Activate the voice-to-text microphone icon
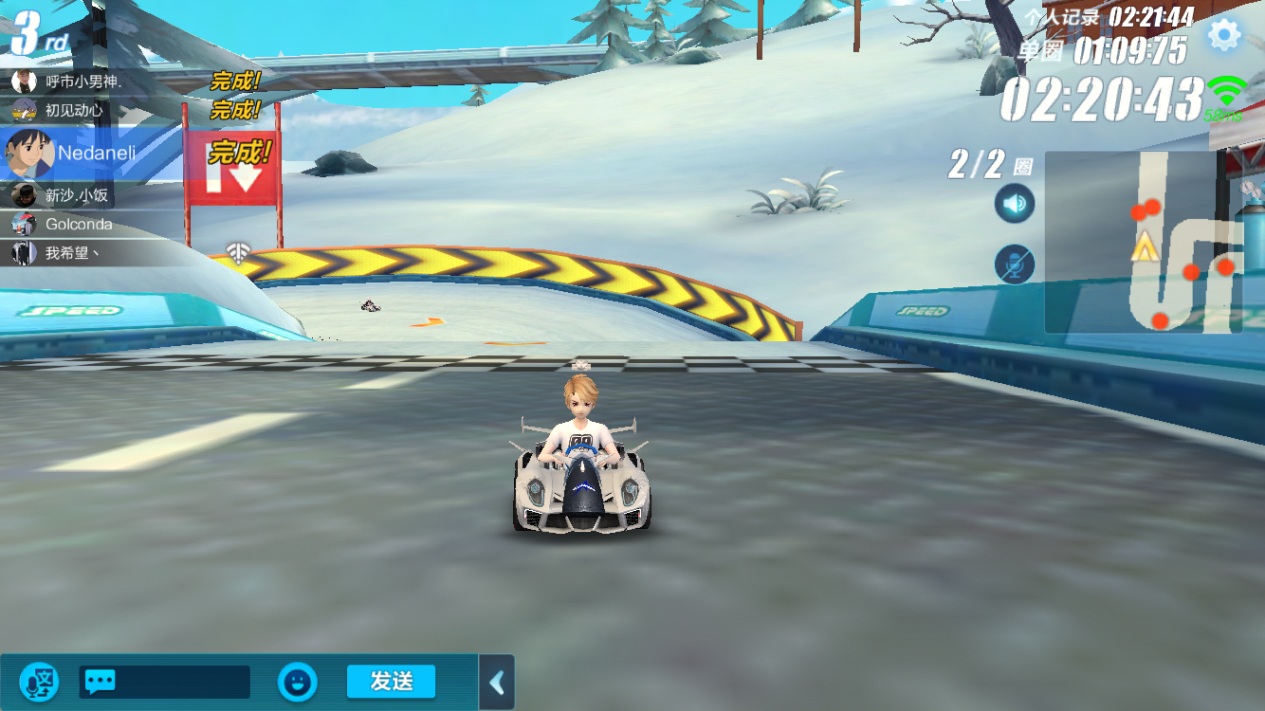Viewport: 1265px width, 711px height. click(39, 682)
